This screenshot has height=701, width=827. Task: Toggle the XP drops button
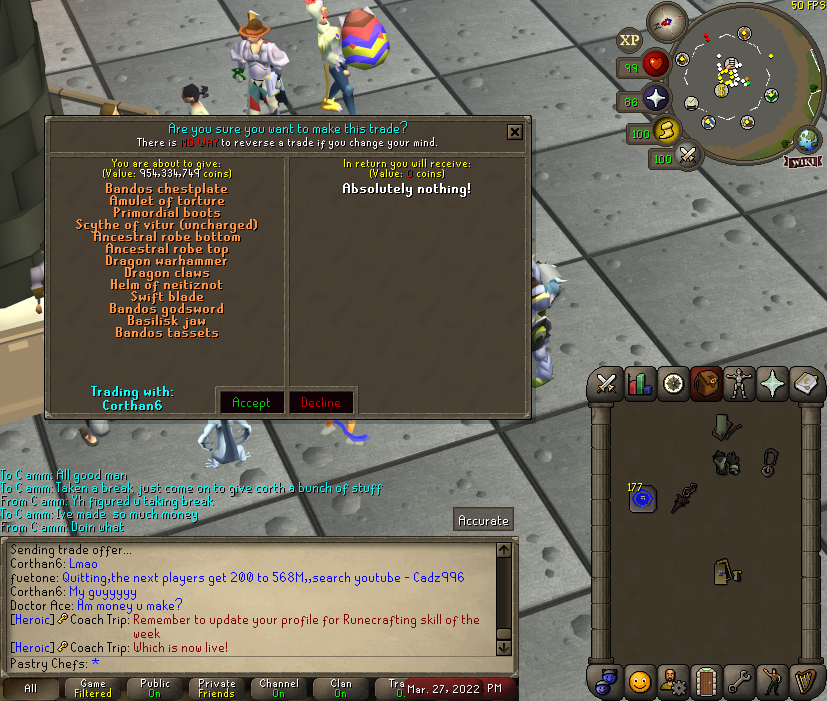[629, 41]
